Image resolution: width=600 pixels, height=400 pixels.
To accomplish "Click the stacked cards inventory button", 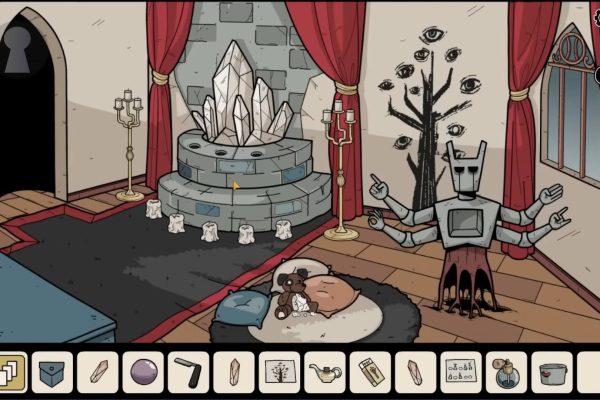I will (x=11, y=372).
